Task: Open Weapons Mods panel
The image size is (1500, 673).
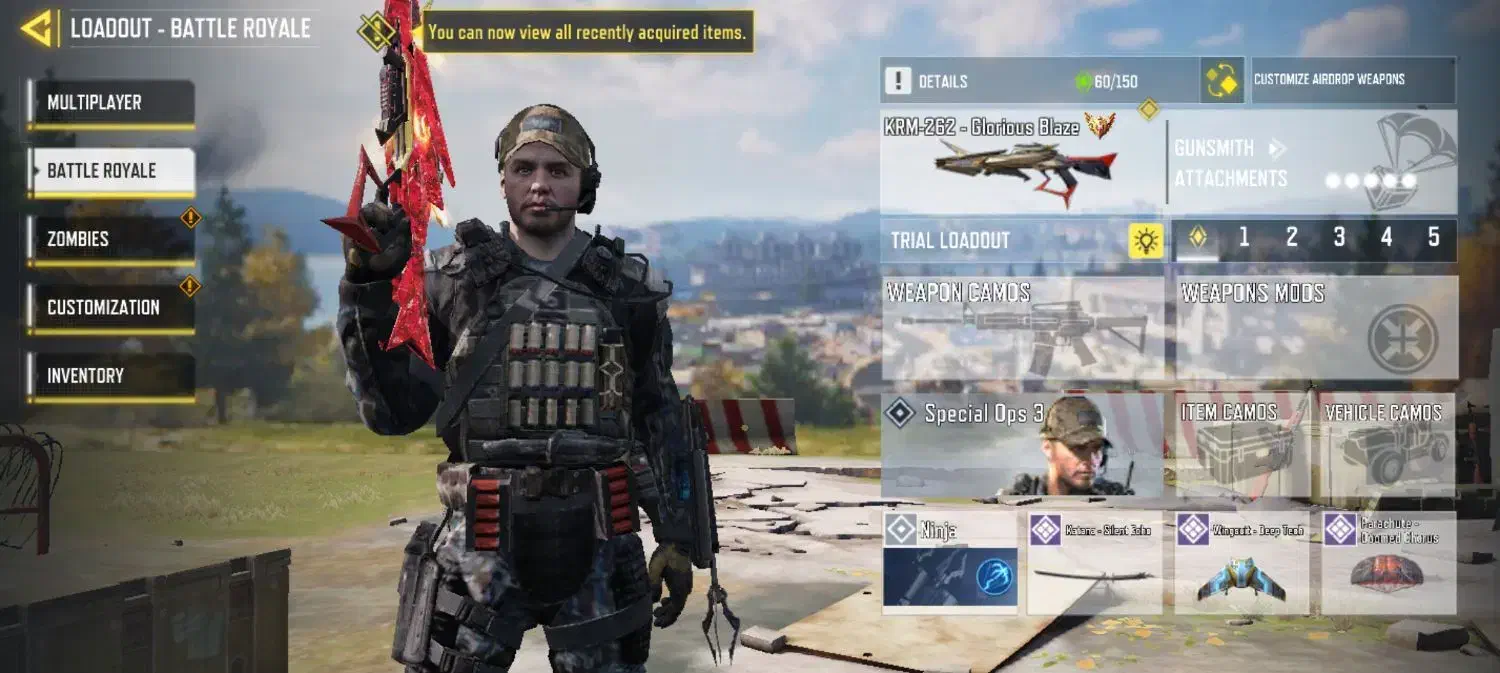Action: pos(1315,328)
